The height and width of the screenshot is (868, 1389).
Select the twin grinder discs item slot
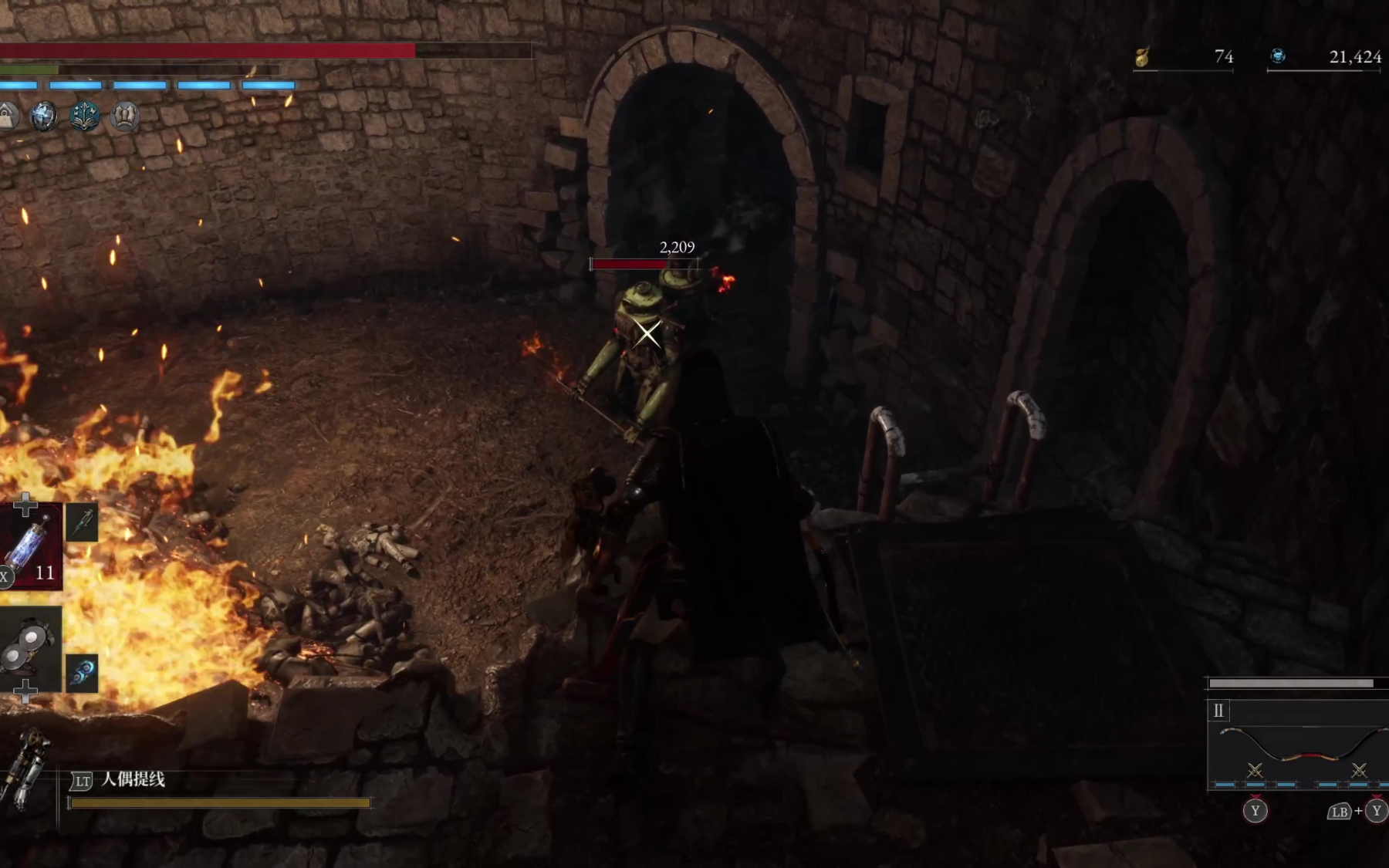29,647
